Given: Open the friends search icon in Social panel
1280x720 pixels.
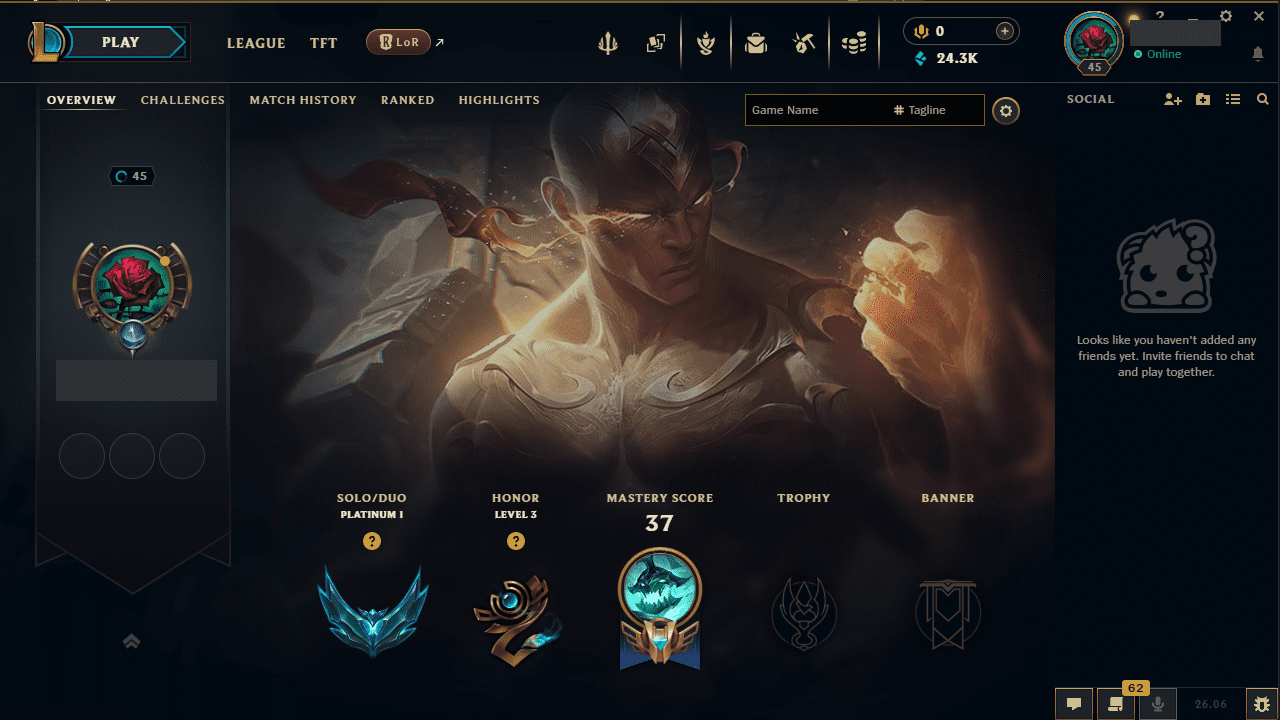Looking at the screenshot, I should click(1263, 99).
